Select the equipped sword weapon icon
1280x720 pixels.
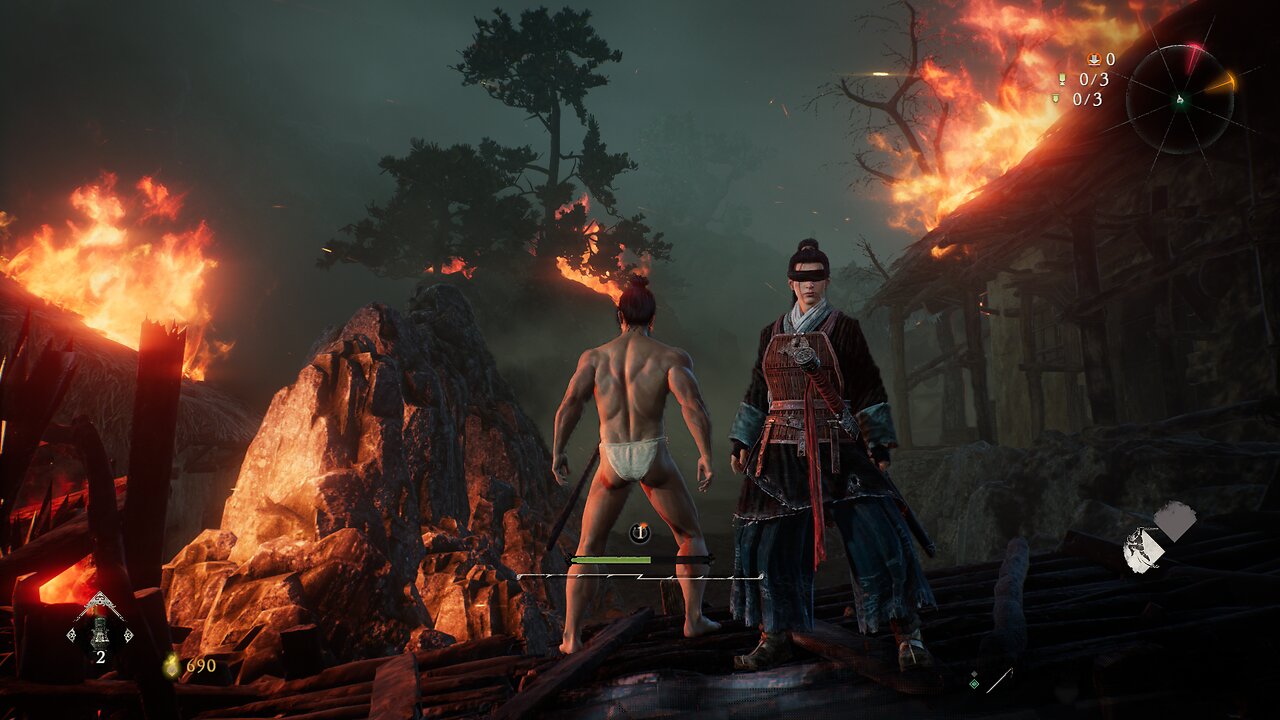(x=998, y=681)
